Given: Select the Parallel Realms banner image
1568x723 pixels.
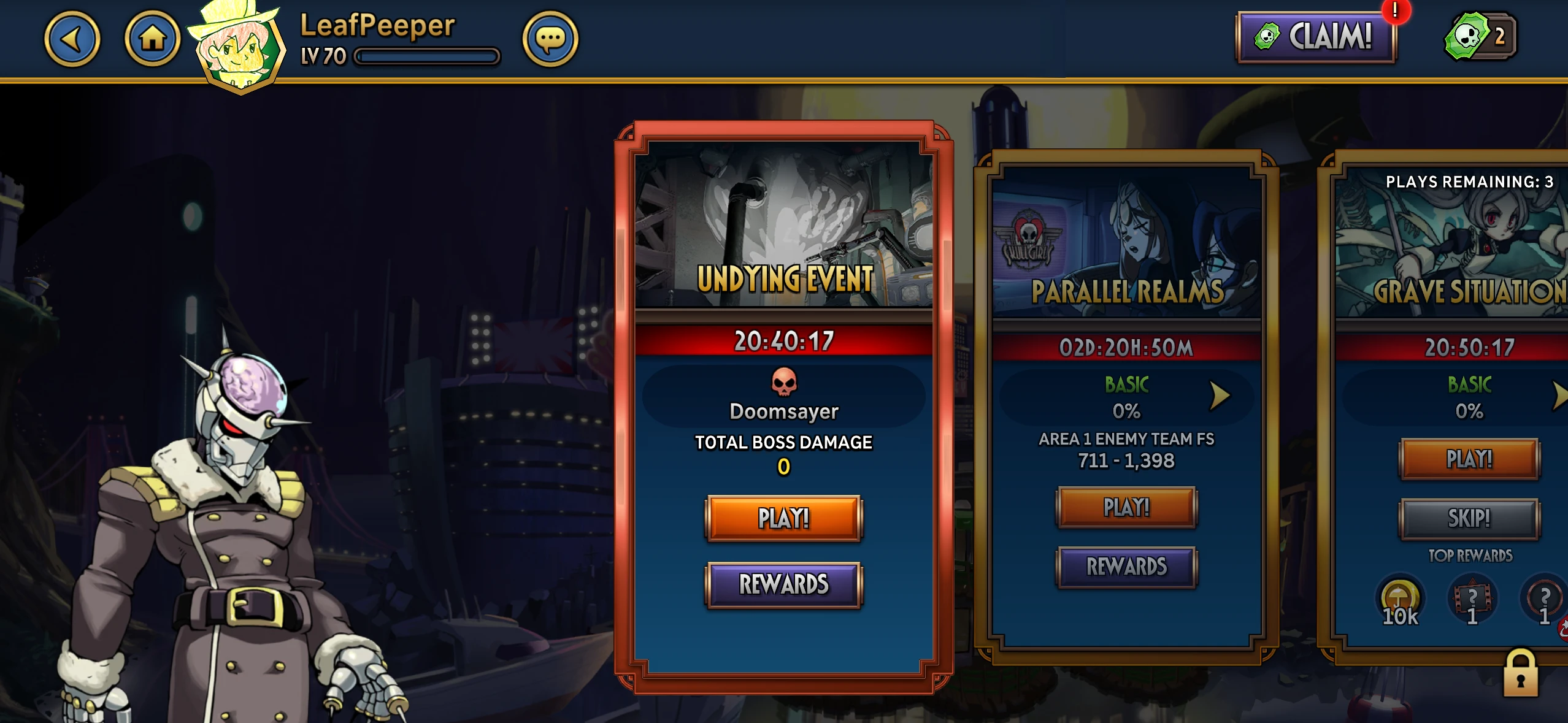Looking at the screenshot, I should pos(1126,242).
